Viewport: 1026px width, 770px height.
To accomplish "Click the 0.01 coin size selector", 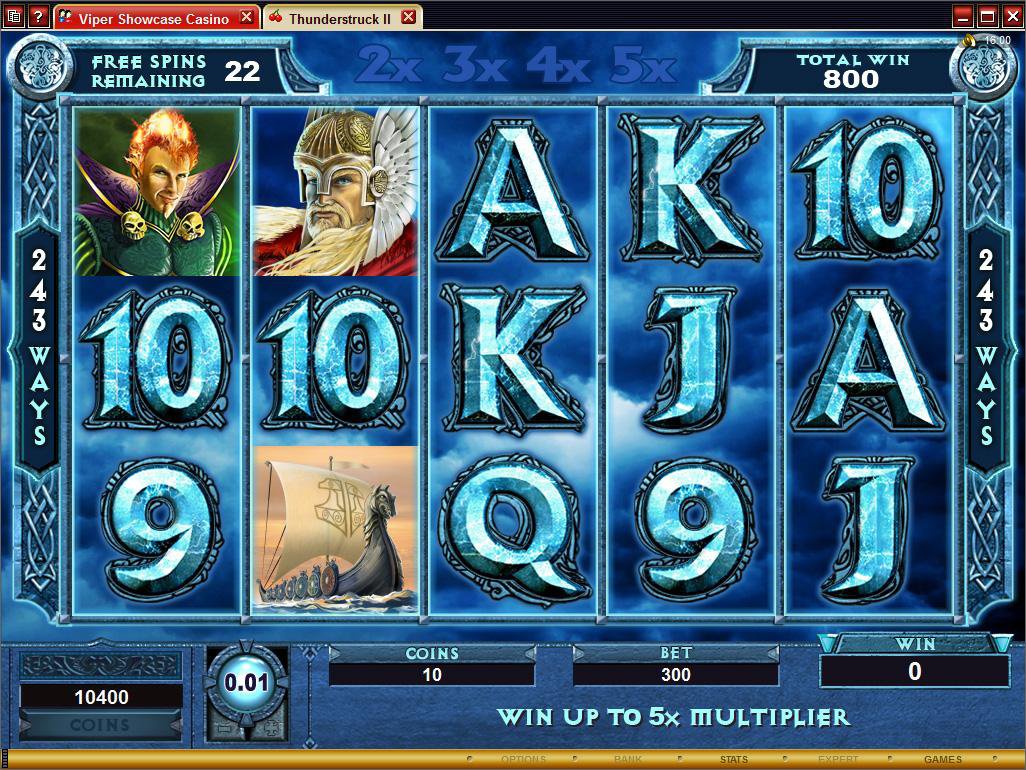I will coord(246,683).
